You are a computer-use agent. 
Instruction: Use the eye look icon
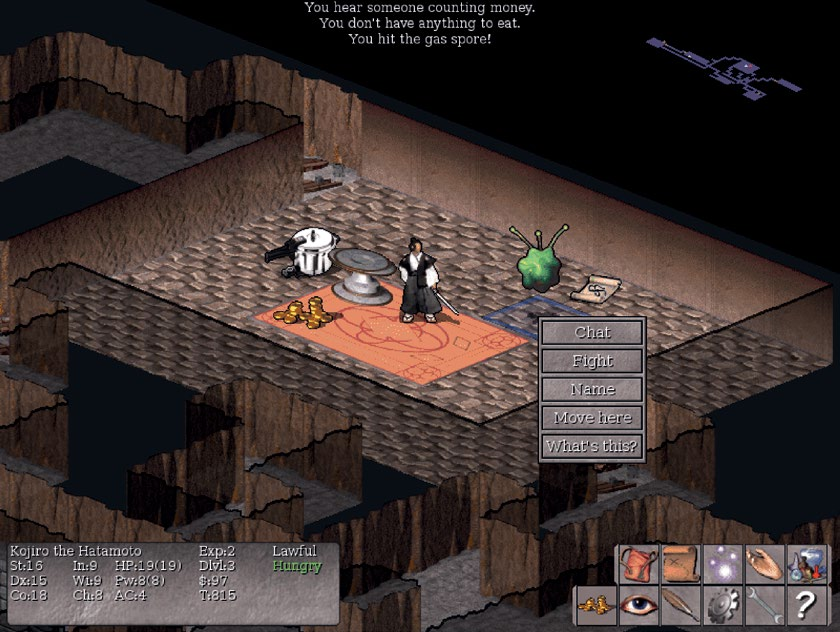tap(638, 606)
